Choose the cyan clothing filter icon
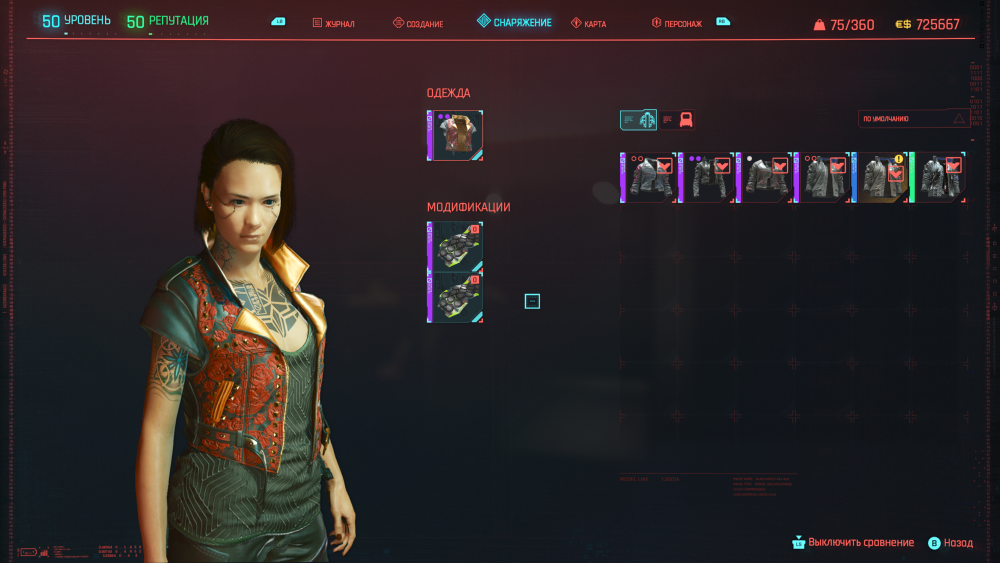 click(x=638, y=120)
